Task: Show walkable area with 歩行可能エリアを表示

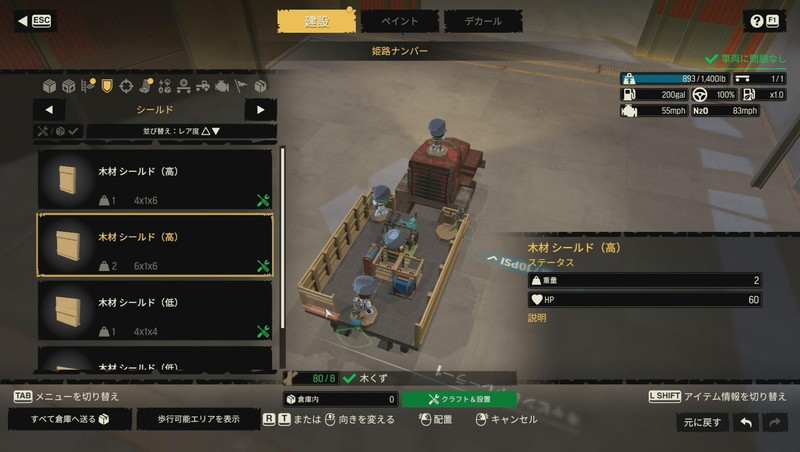Action: click(197, 419)
